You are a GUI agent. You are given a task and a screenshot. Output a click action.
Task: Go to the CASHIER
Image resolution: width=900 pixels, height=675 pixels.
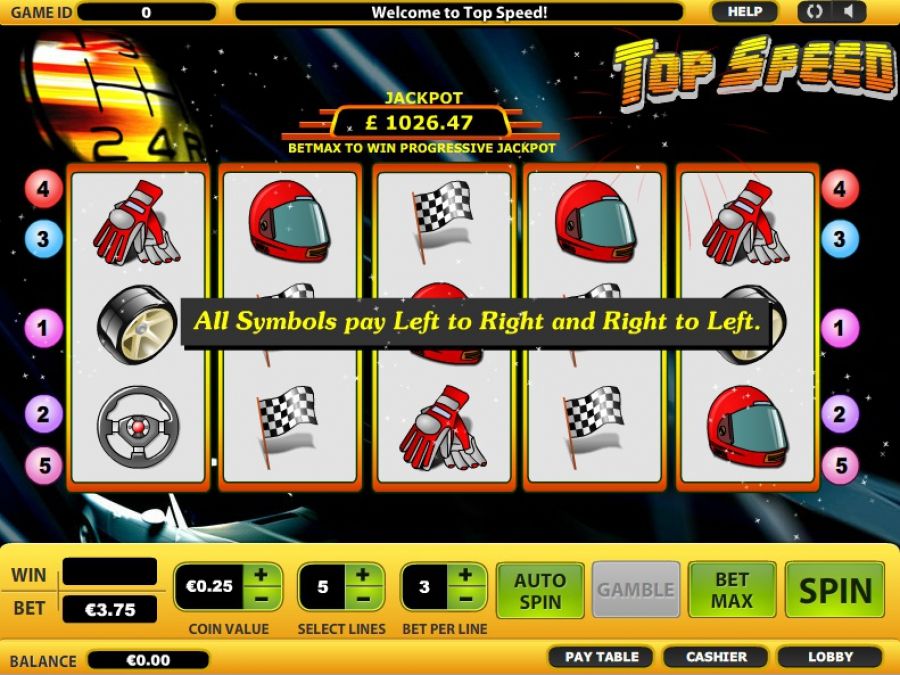point(716,657)
